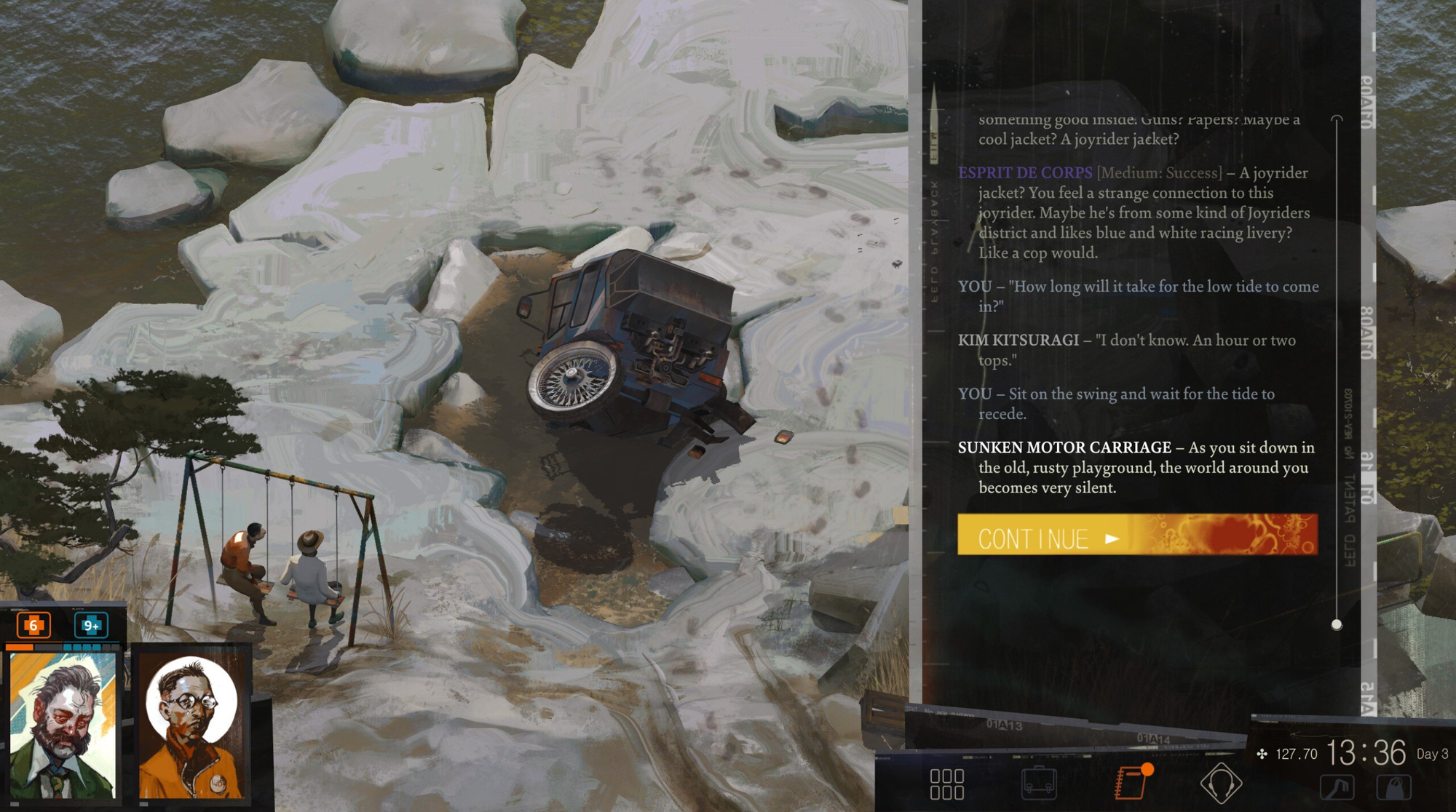Select the bag slot icon
The height and width of the screenshot is (812, 1456).
pos(1394,787)
